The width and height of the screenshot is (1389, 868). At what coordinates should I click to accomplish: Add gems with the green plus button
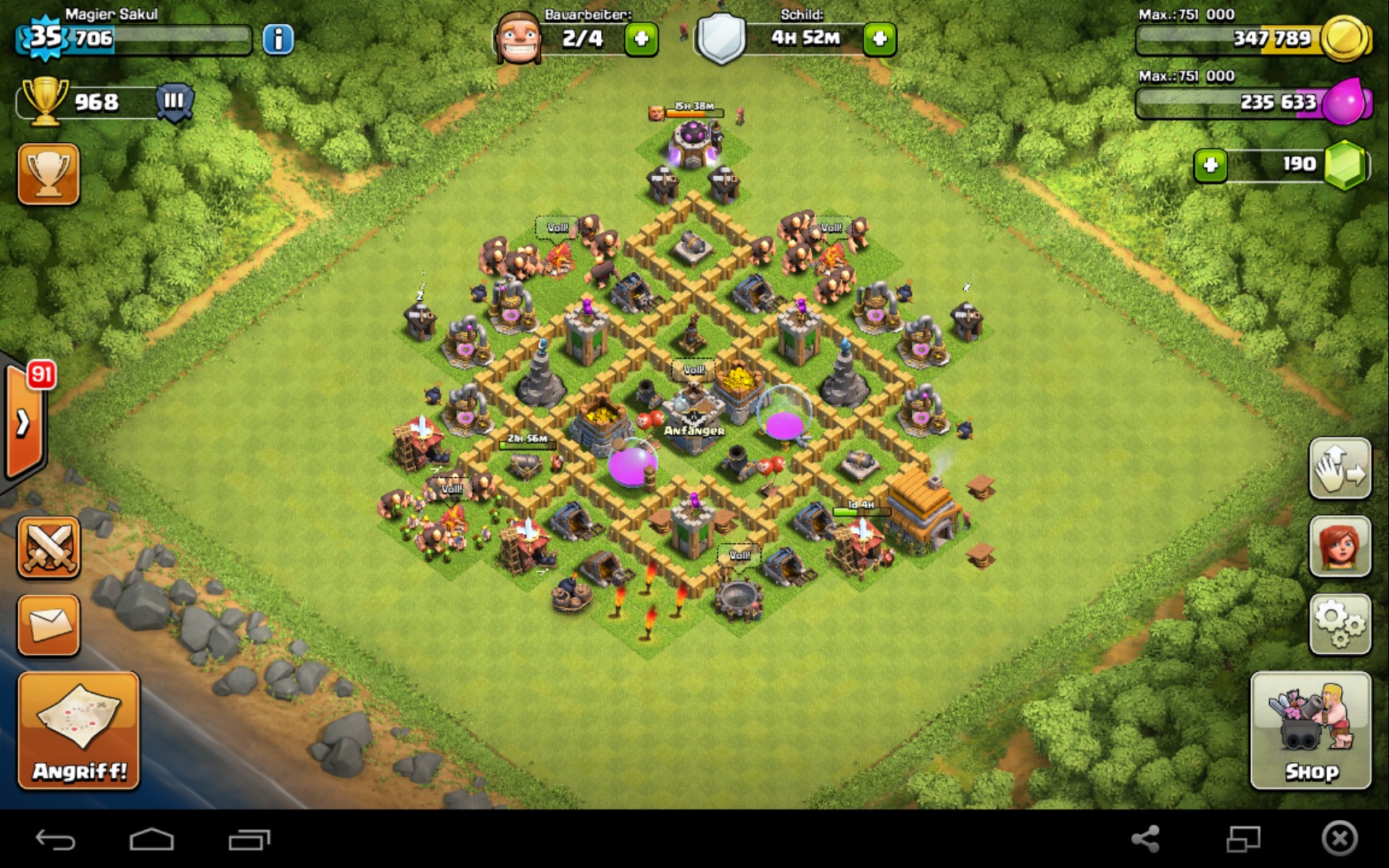click(x=1210, y=165)
